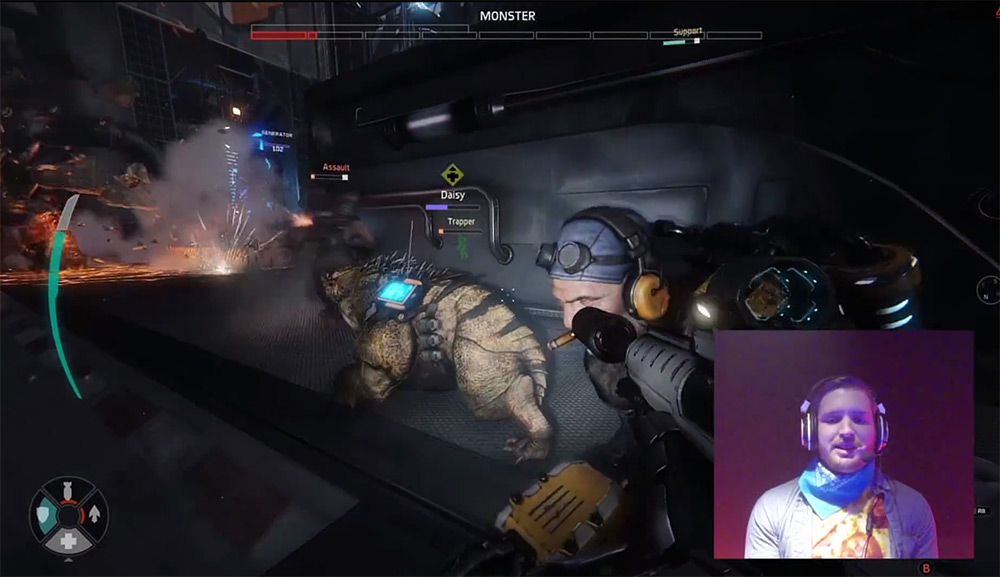The height and width of the screenshot is (577, 1000).
Task: Select the Trapper teammate nameplate
Action: tap(461, 221)
